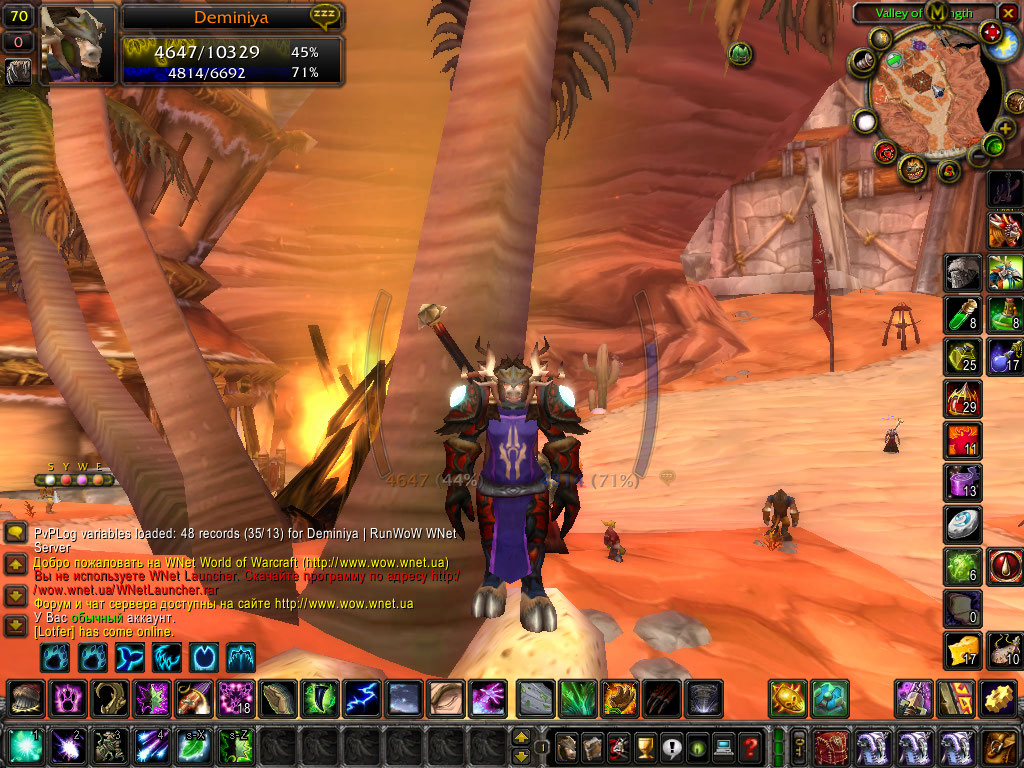Open the golden keyring button
The width and height of the screenshot is (1024, 768).
coord(801,746)
